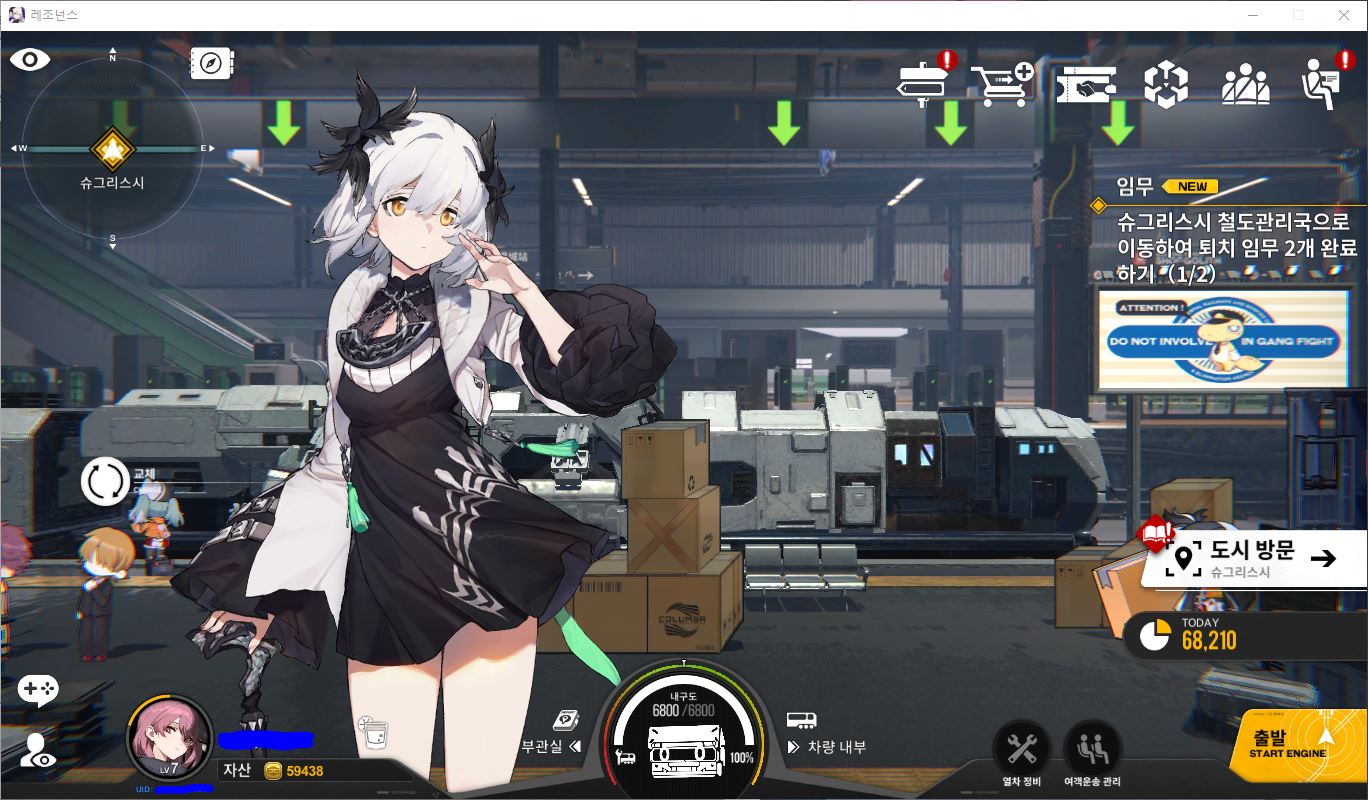This screenshot has height=800, width=1368.
Task: Go to 차량 내부 car interior
Action: click(826, 746)
